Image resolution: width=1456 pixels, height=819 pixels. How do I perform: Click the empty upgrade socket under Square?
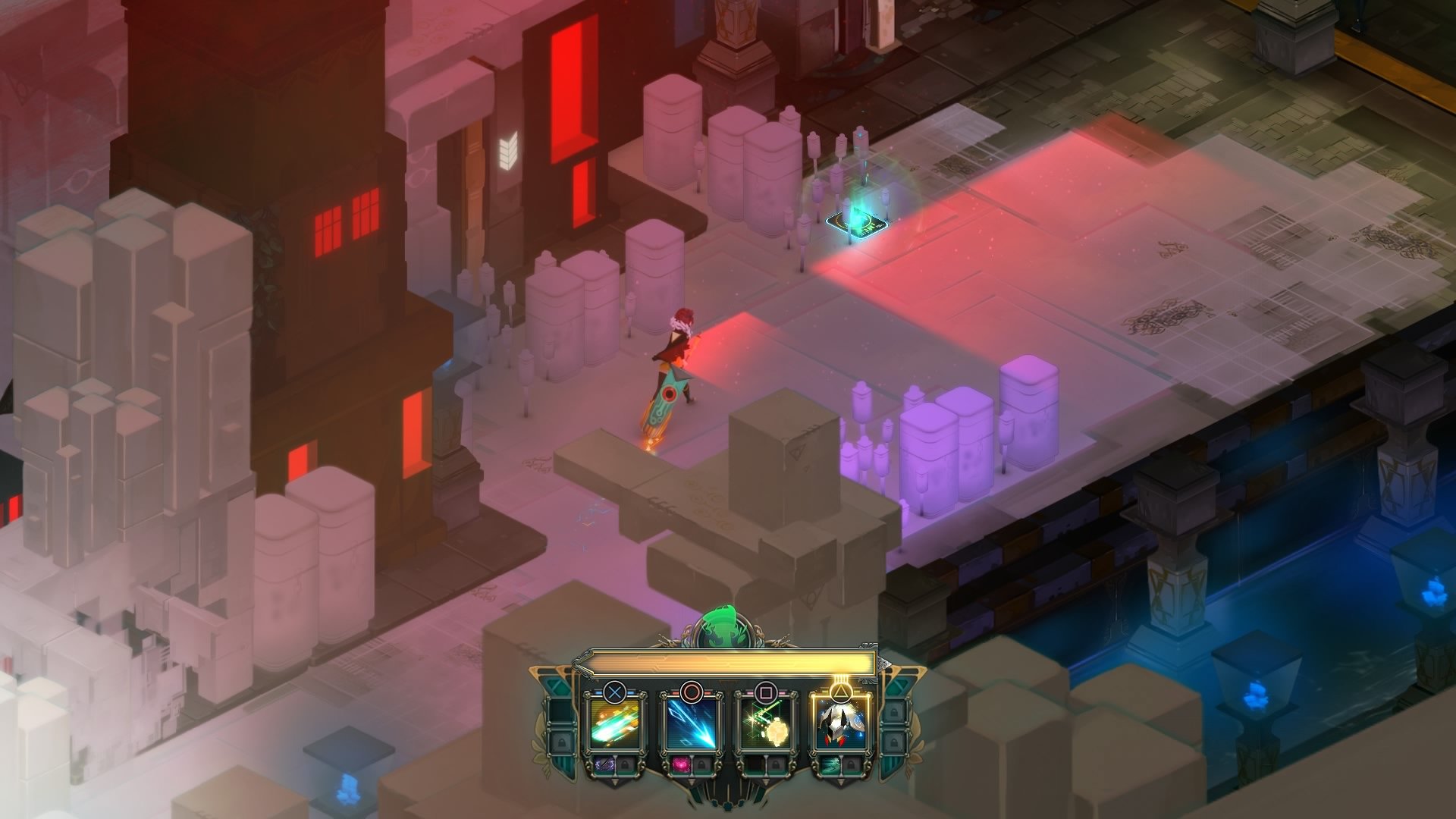[755, 764]
